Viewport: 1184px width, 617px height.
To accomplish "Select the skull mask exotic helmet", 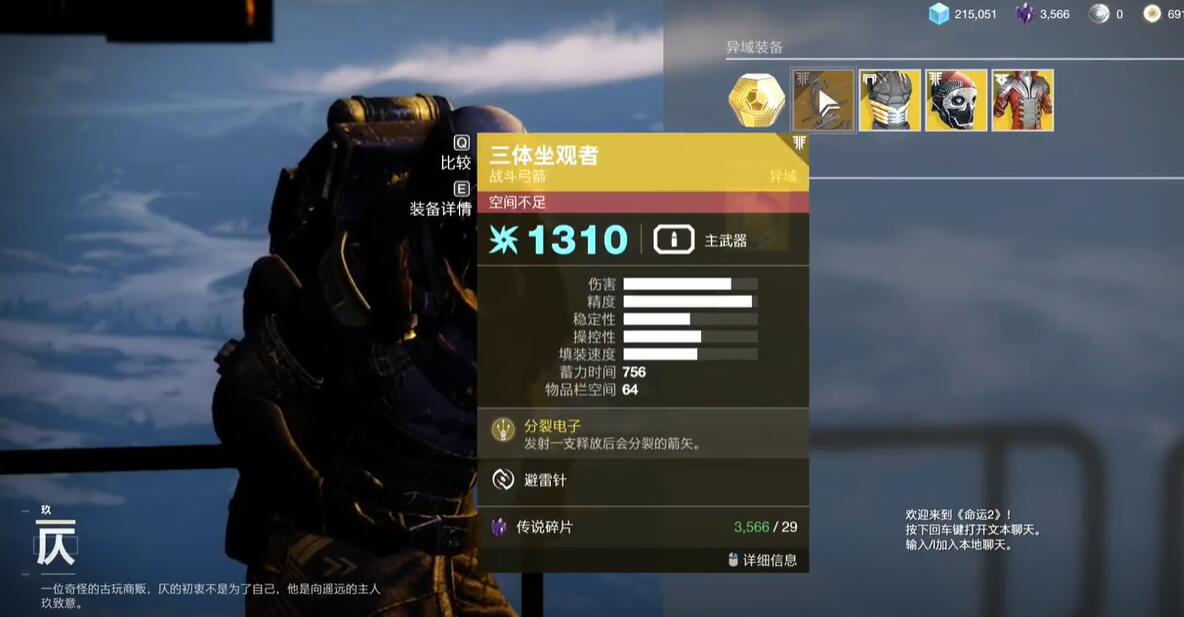I will pos(956,100).
